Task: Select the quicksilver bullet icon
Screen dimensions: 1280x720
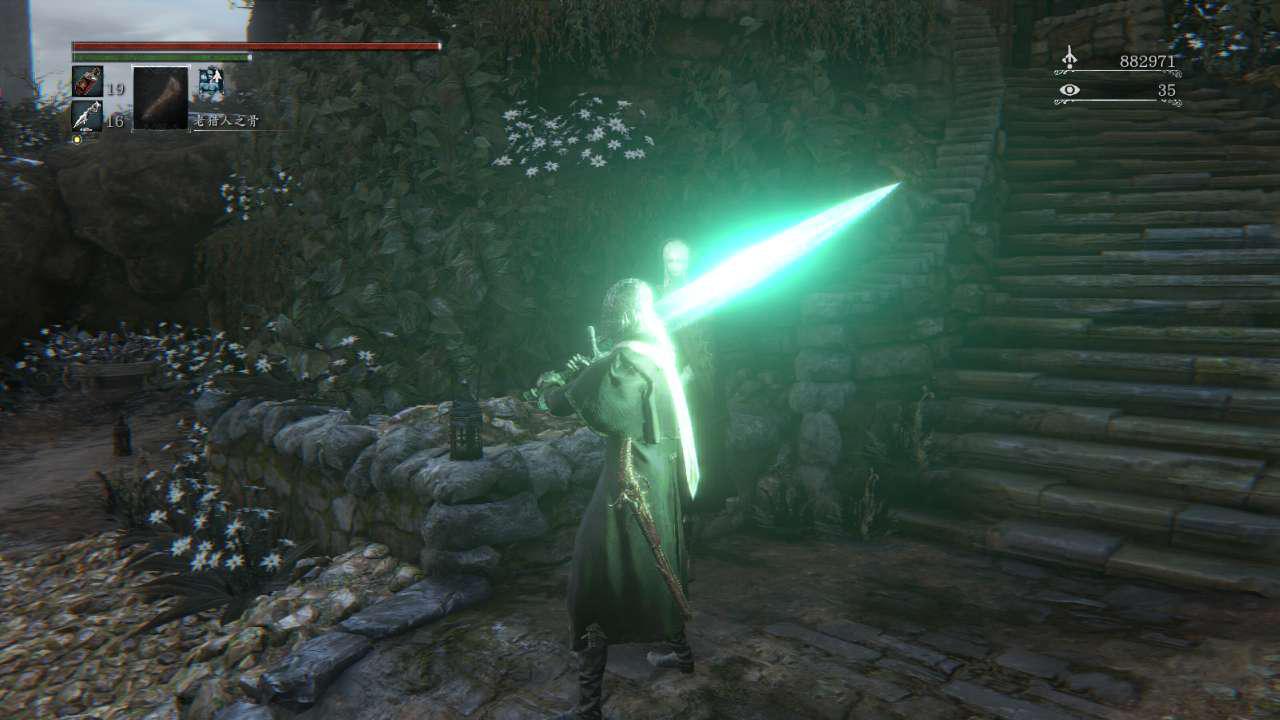Action: tap(87, 115)
